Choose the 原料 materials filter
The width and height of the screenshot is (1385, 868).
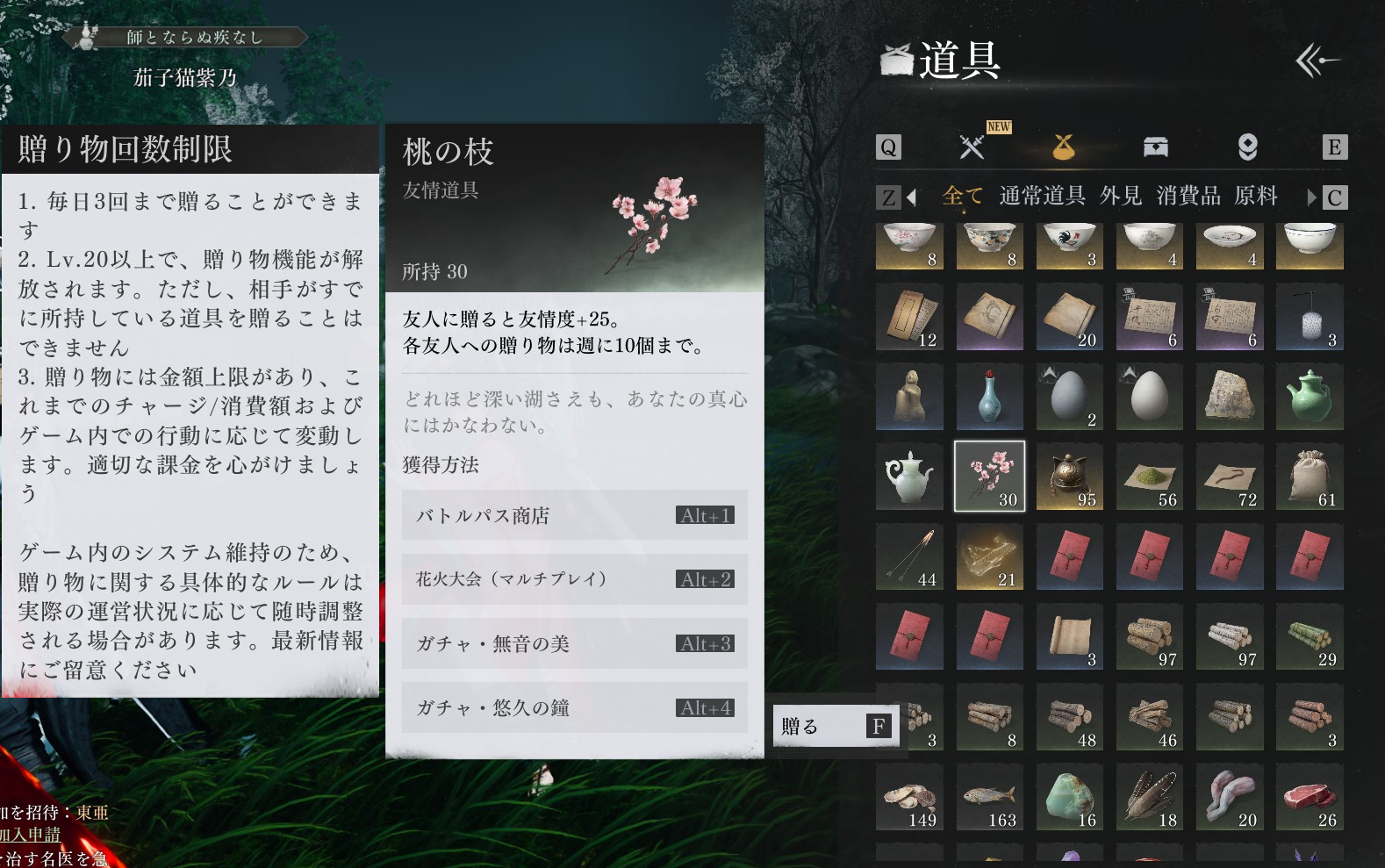coord(1255,196)
